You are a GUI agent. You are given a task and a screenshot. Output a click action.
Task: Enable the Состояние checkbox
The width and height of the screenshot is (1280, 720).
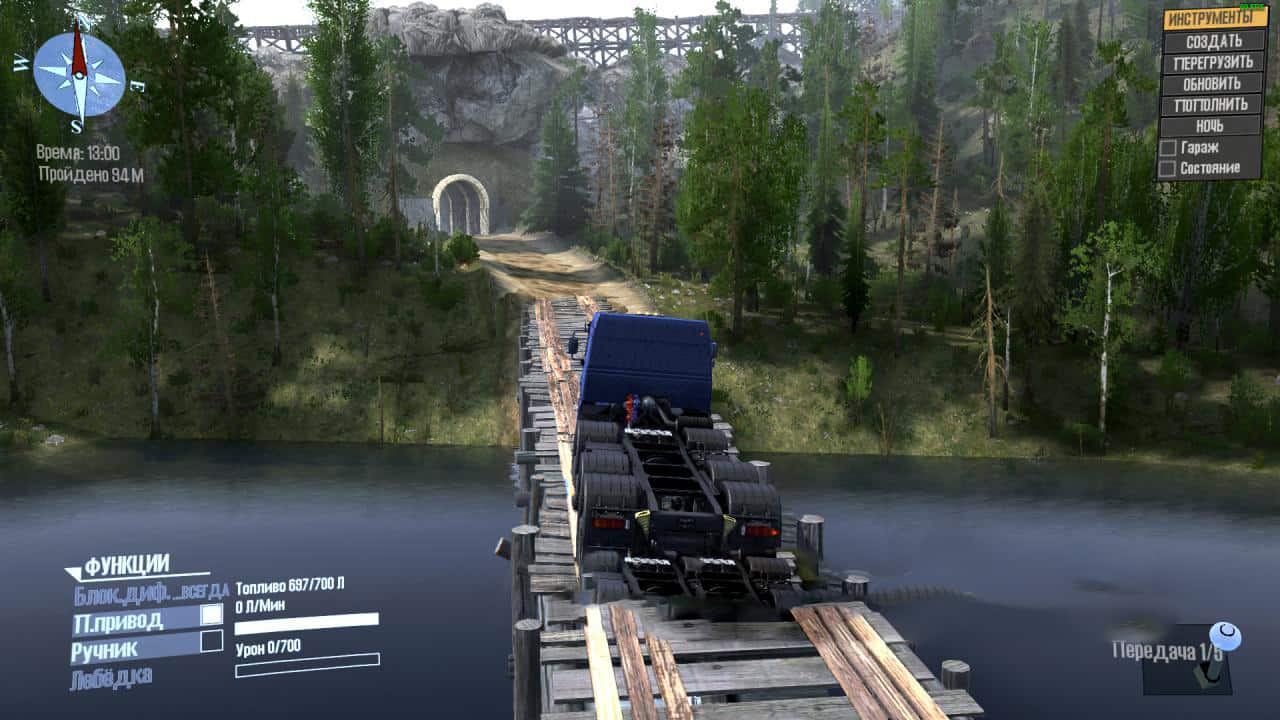tap(1167, 169)
